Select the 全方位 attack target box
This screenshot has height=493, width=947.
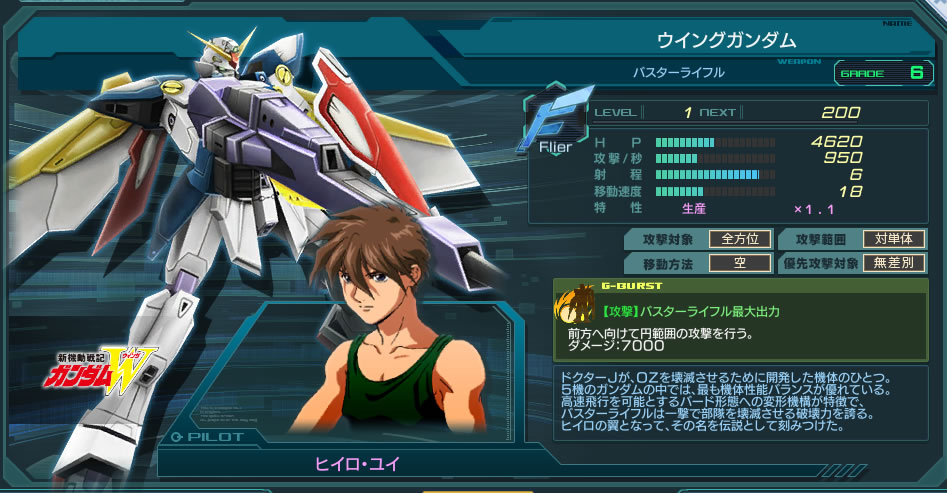point(740,239)
